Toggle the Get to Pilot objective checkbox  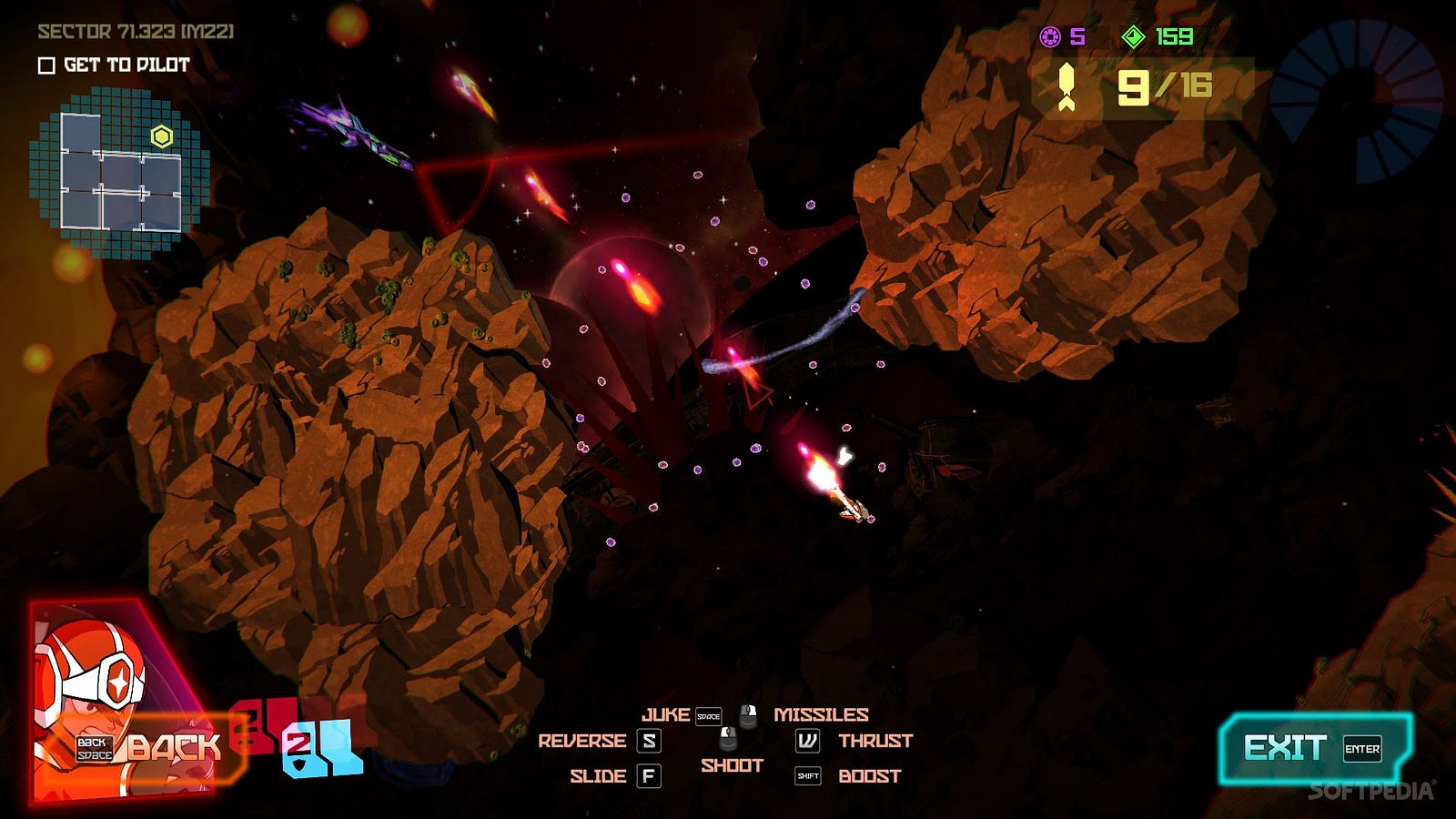point(46,66)
